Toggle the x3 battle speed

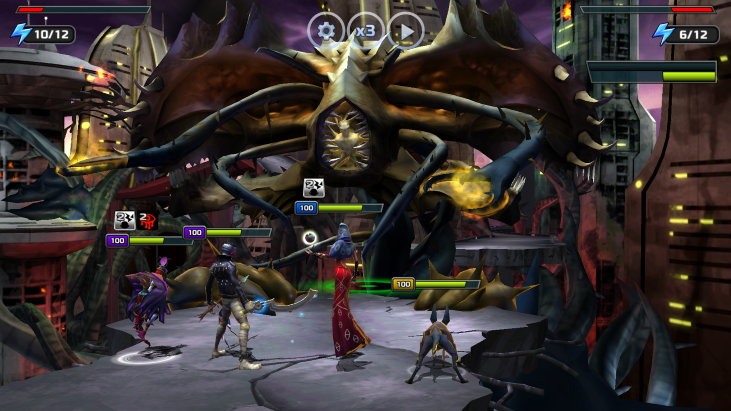pyautogui.click(x=366, y=30)
